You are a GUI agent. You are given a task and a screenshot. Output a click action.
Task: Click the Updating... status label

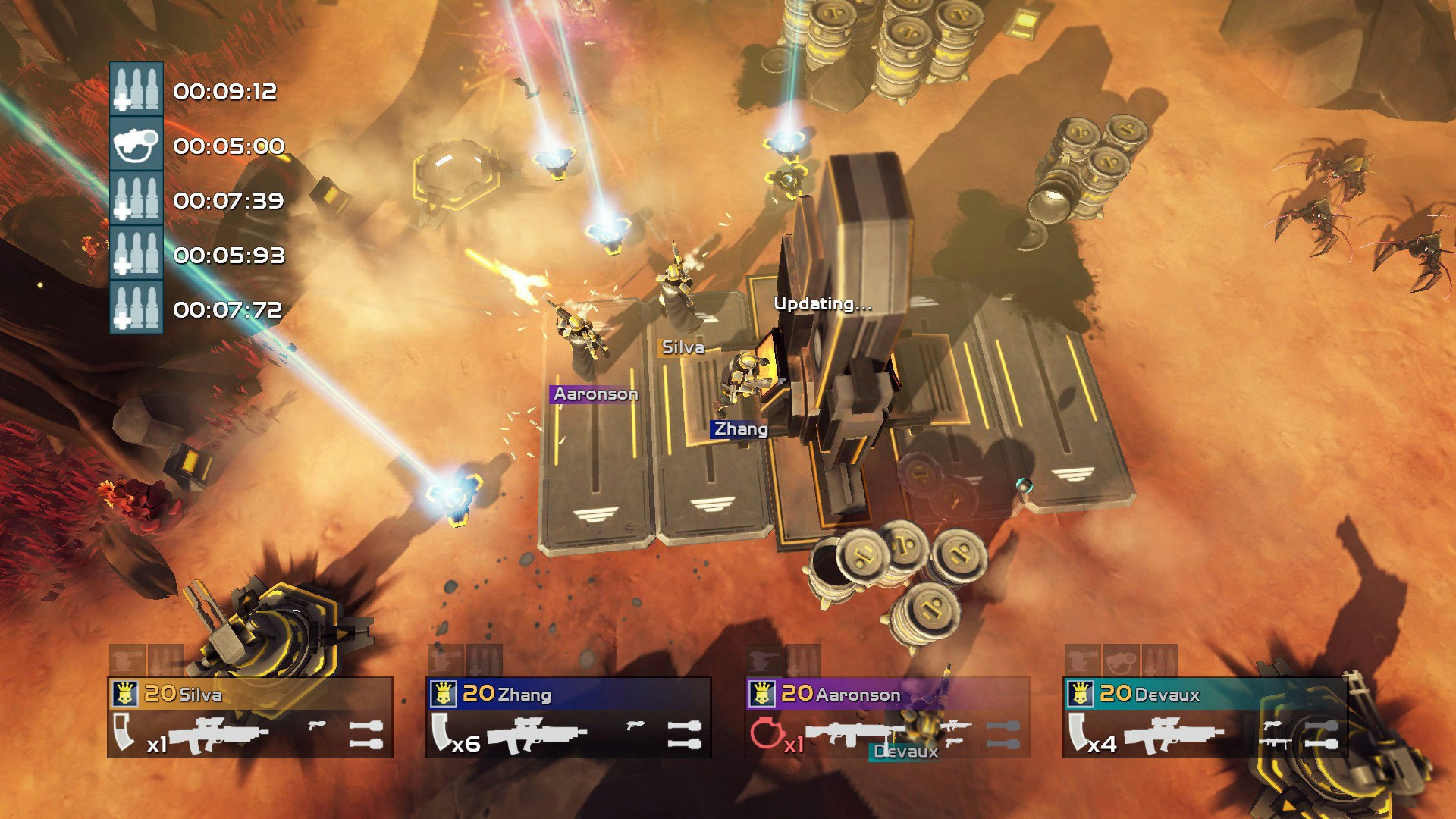click(824, 303)
